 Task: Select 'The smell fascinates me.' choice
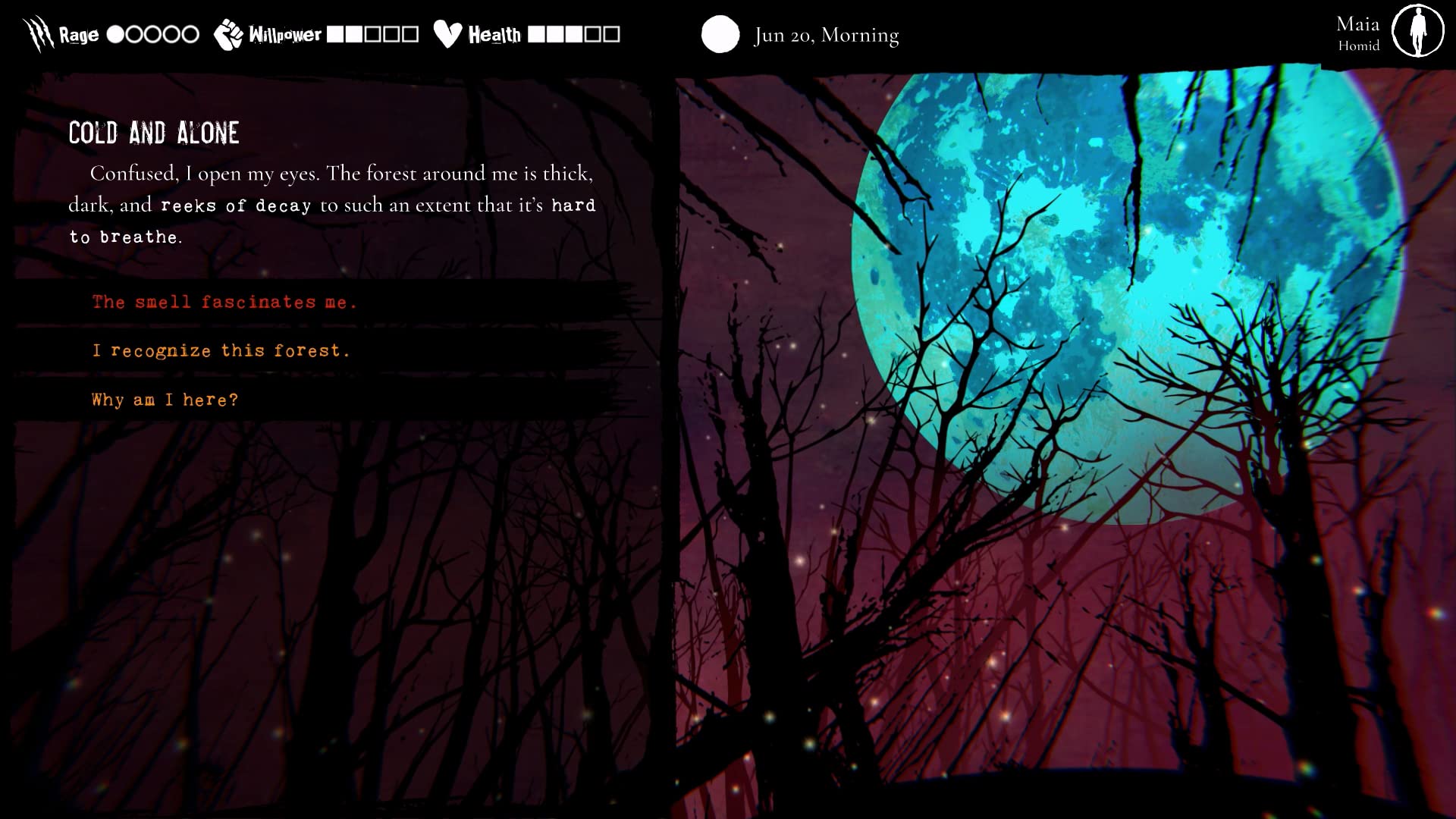[x=224, y=301]
